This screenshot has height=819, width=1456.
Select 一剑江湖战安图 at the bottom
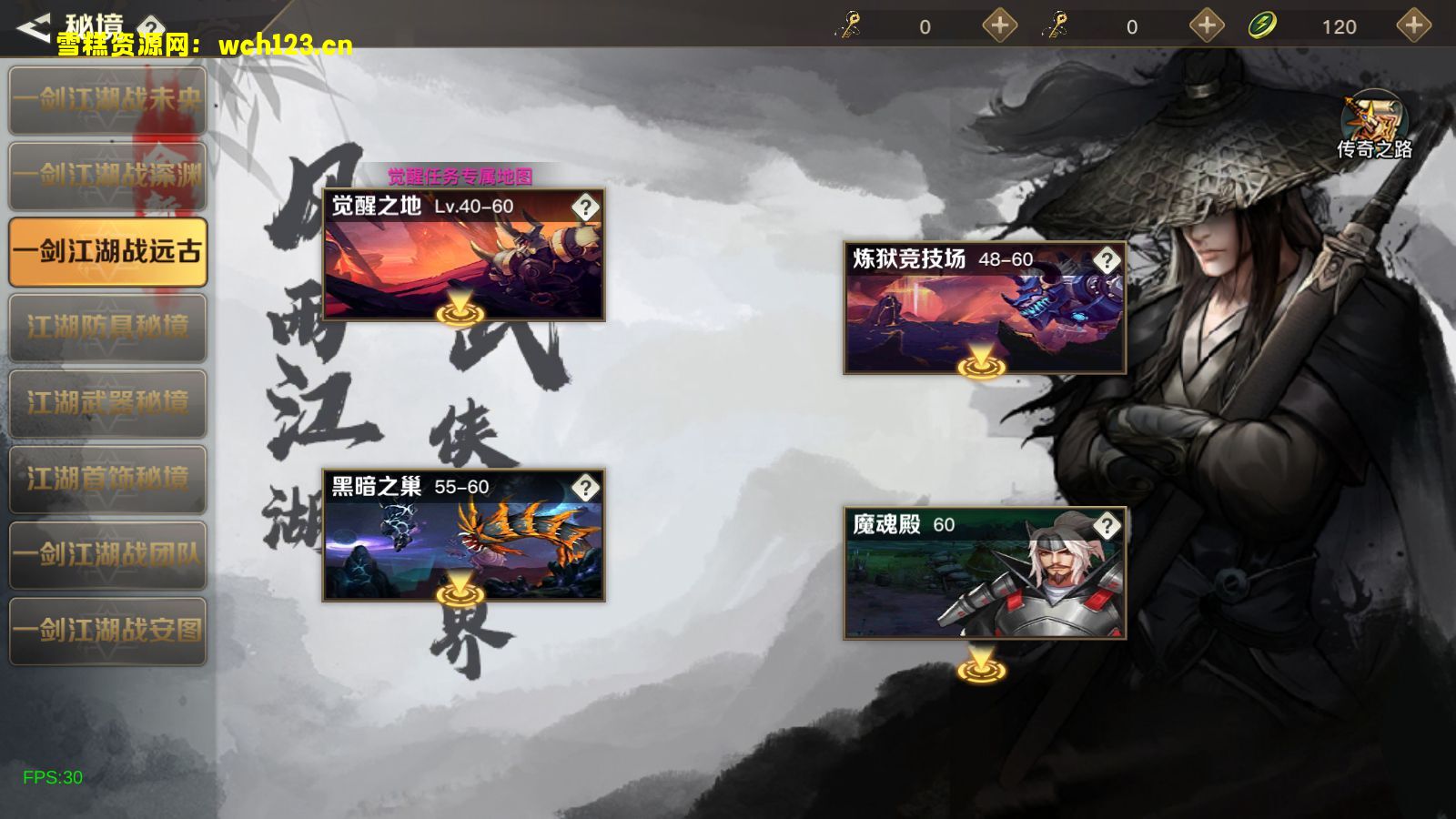click(108, 628)
